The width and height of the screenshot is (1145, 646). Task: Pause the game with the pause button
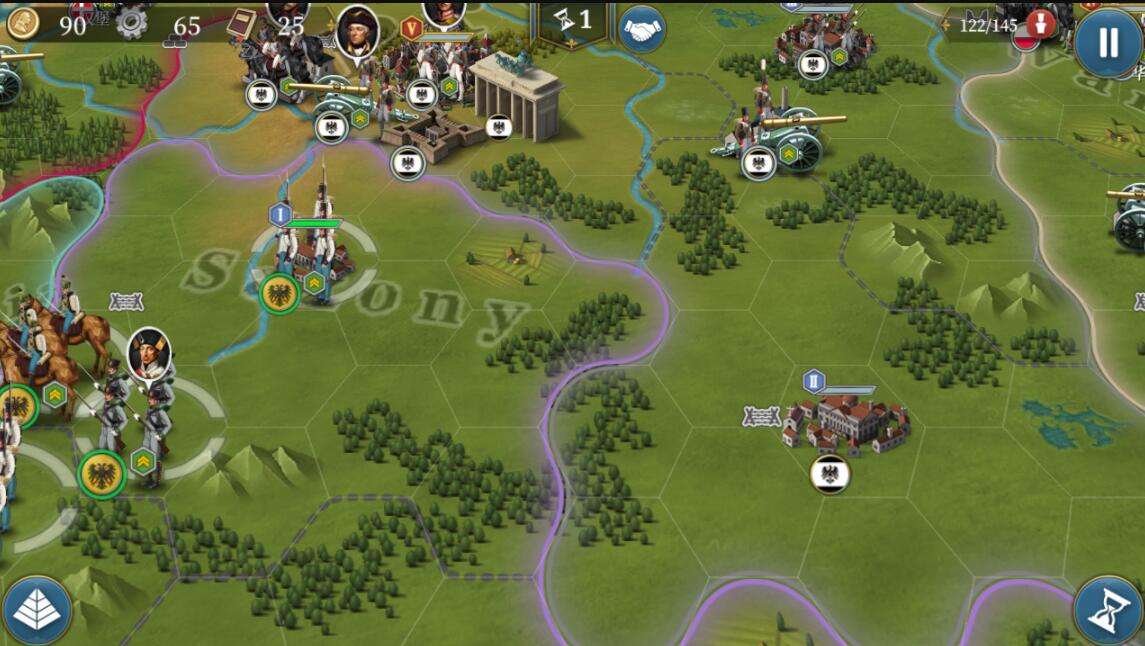(x=1108, y=42)
